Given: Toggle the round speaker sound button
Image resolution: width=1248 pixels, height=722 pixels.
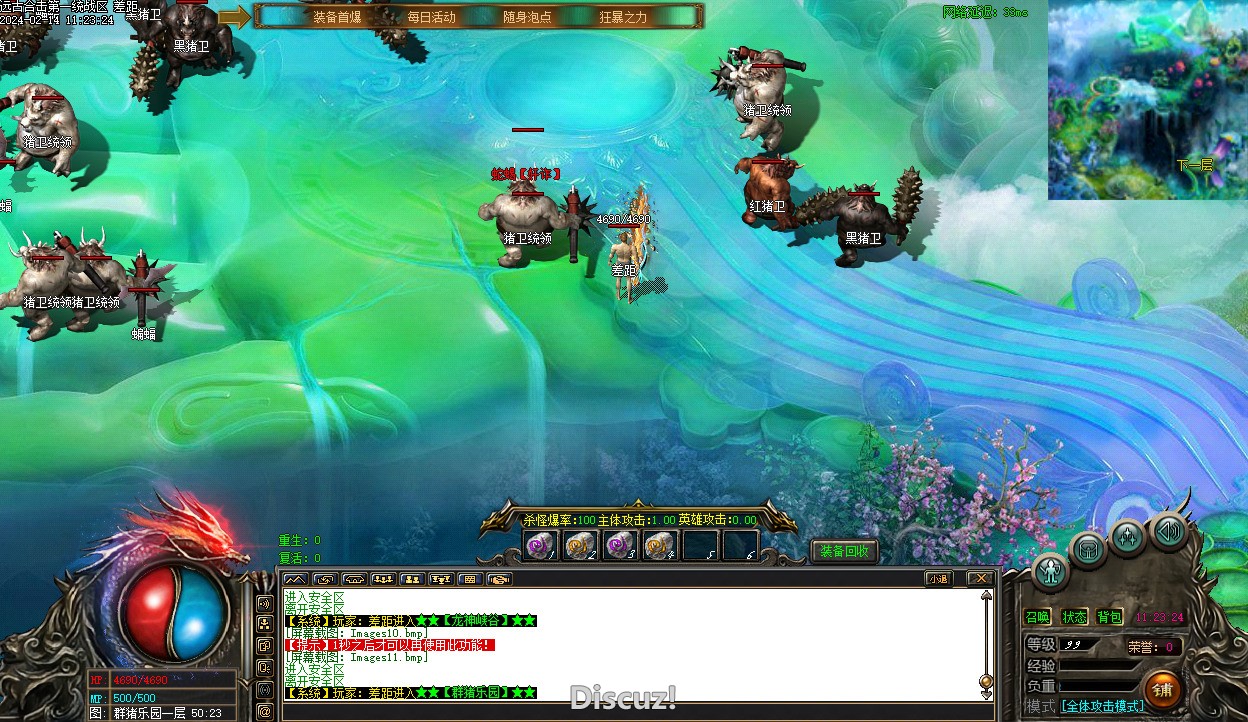Looking at the screenshot, I should click(1168, 531).
